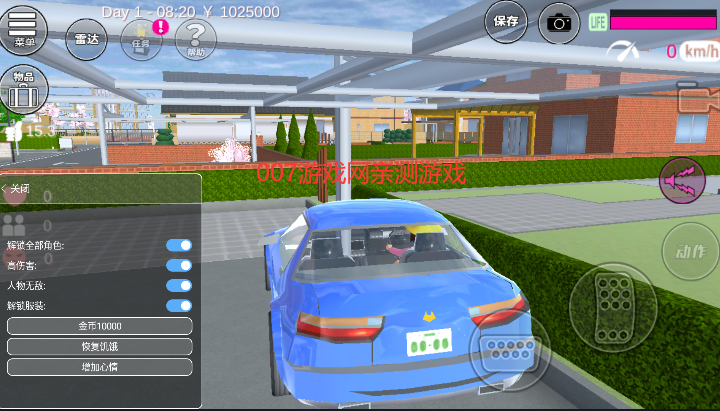Open the camera photo mode
Viewport: 720px width, 411px height.
click(x=559, y=23)
